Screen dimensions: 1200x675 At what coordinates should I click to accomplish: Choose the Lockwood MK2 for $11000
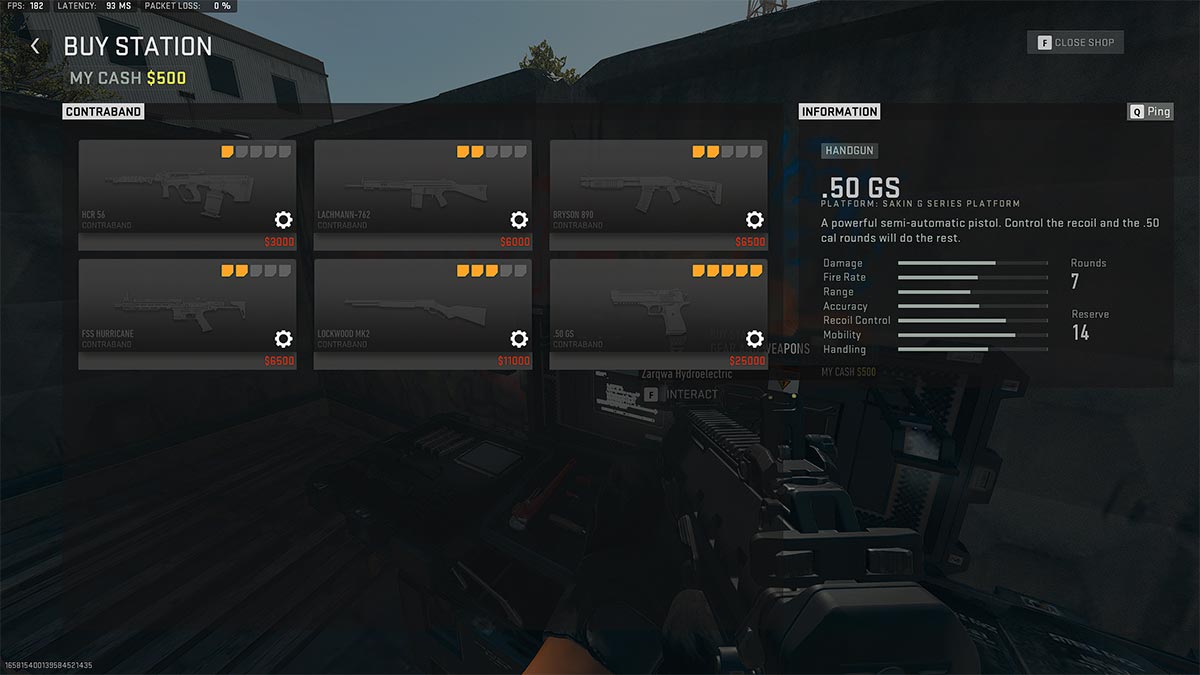point(406,310)
